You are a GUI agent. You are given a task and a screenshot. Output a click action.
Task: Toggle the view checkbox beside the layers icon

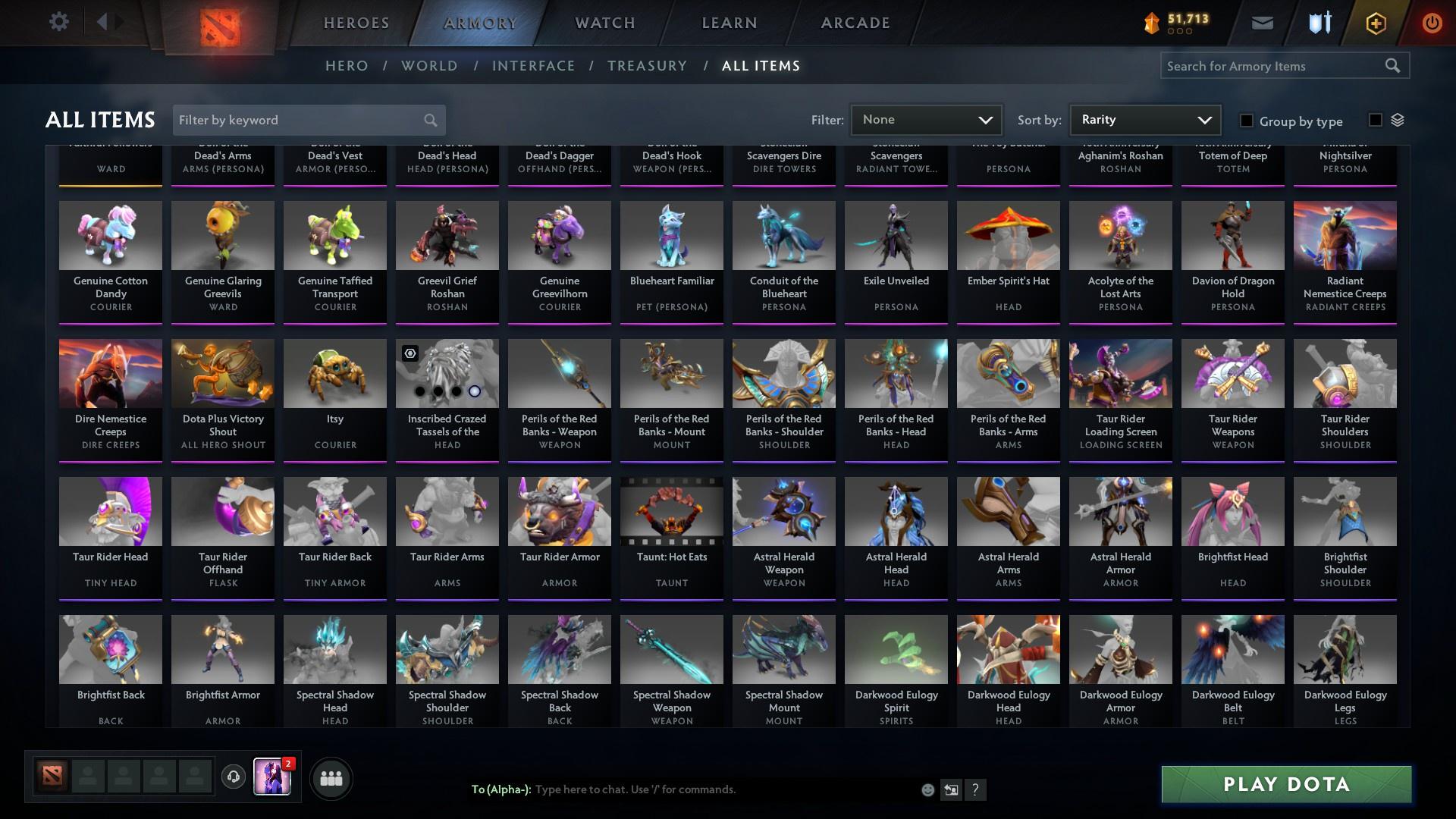pyautogui.click(x=1374, y=120)
